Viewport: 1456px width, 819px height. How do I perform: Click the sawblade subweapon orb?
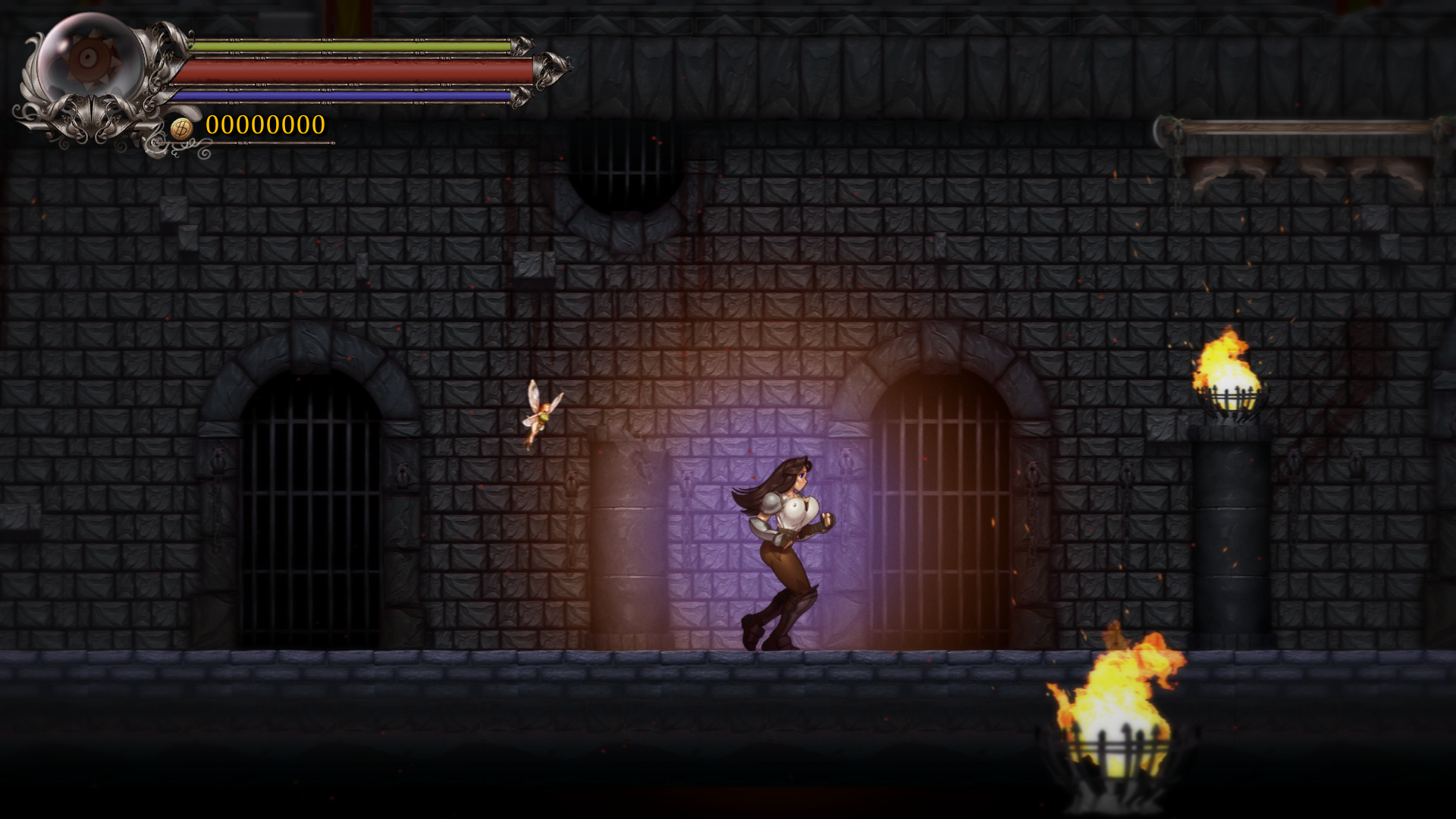[89, 58]
